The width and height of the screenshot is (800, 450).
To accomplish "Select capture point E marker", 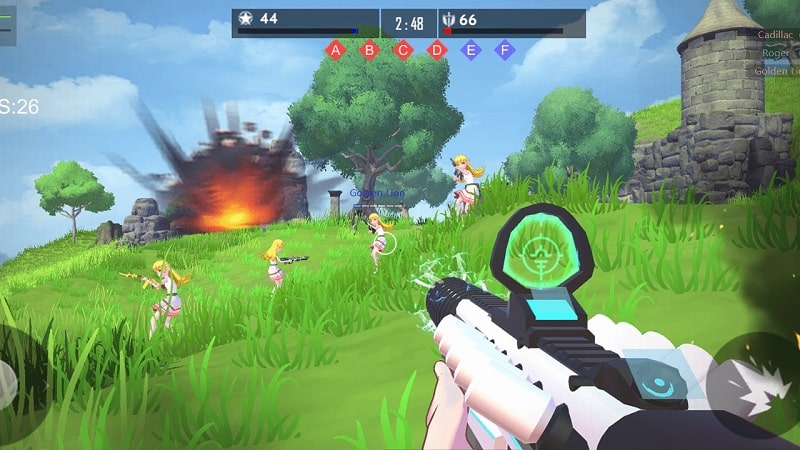I will point(471,49).
